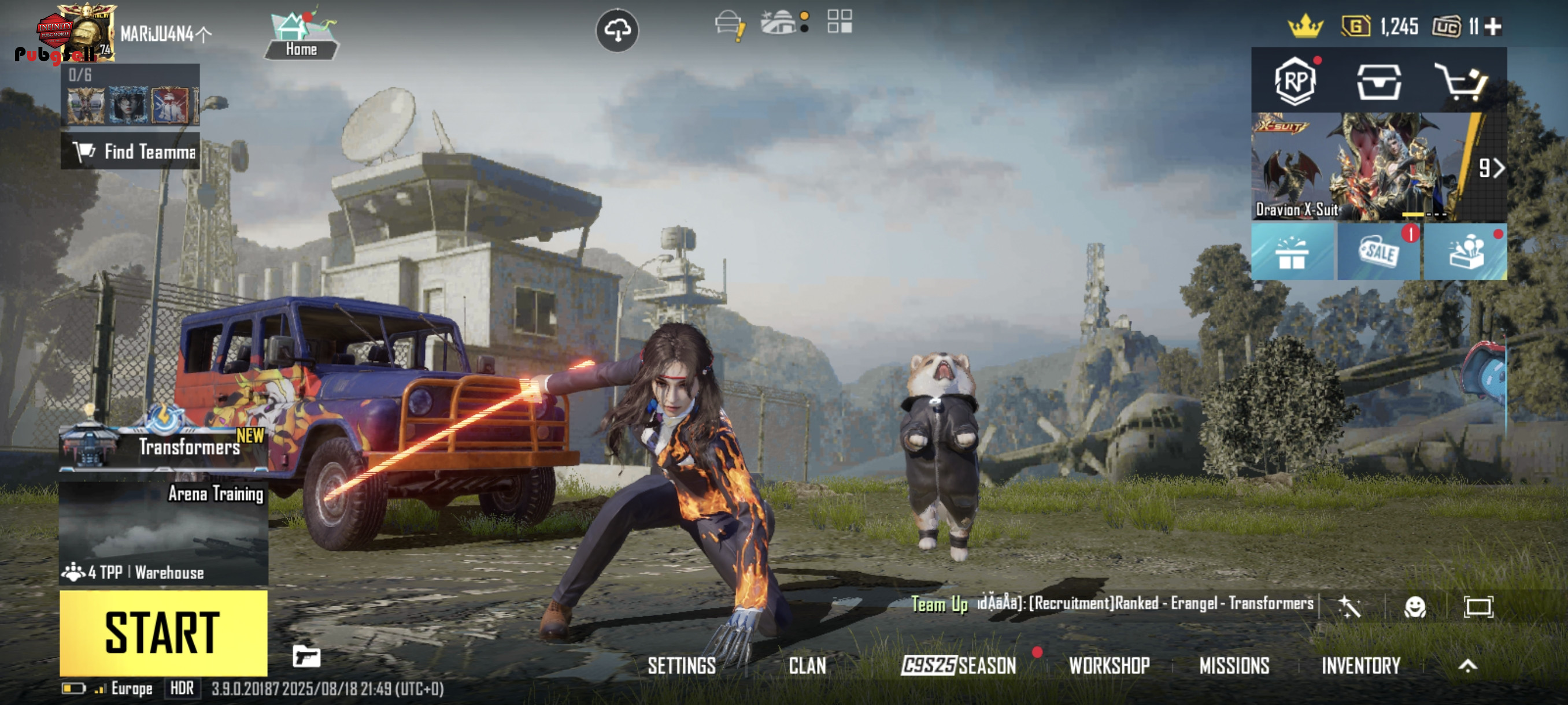This screenshot has width=1568, height=705.
Task: Open the Settings menu
Action: pyautogui.click(x=681, y=666)
